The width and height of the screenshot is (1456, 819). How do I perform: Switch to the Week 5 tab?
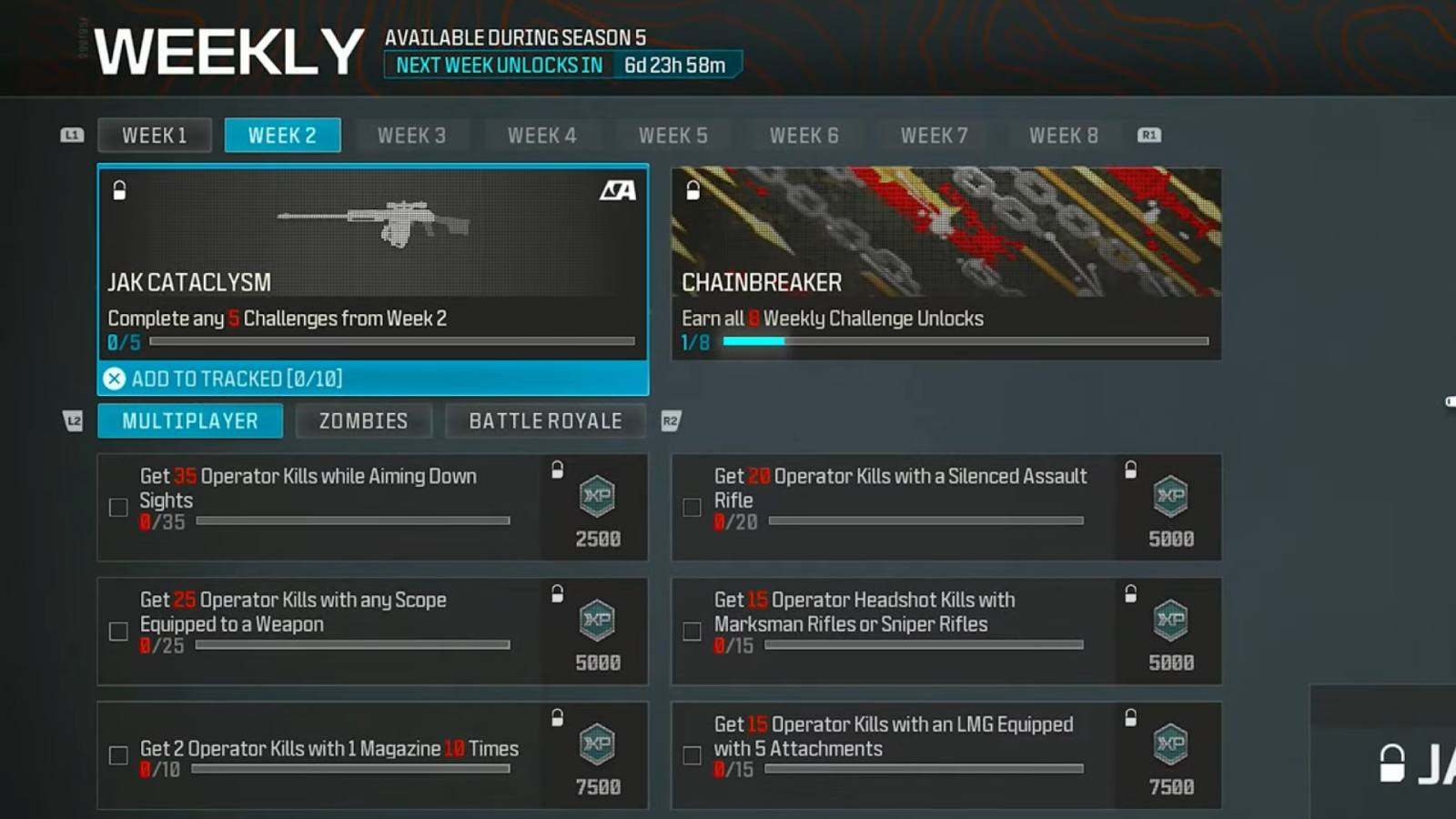click(672, 135)
